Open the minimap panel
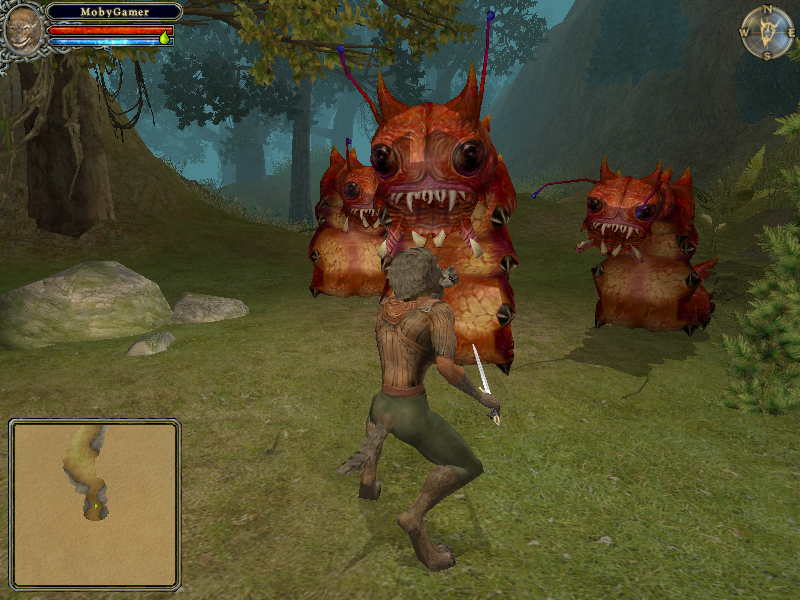Viewport: 800px width, 600px height. tap(95, 504)
